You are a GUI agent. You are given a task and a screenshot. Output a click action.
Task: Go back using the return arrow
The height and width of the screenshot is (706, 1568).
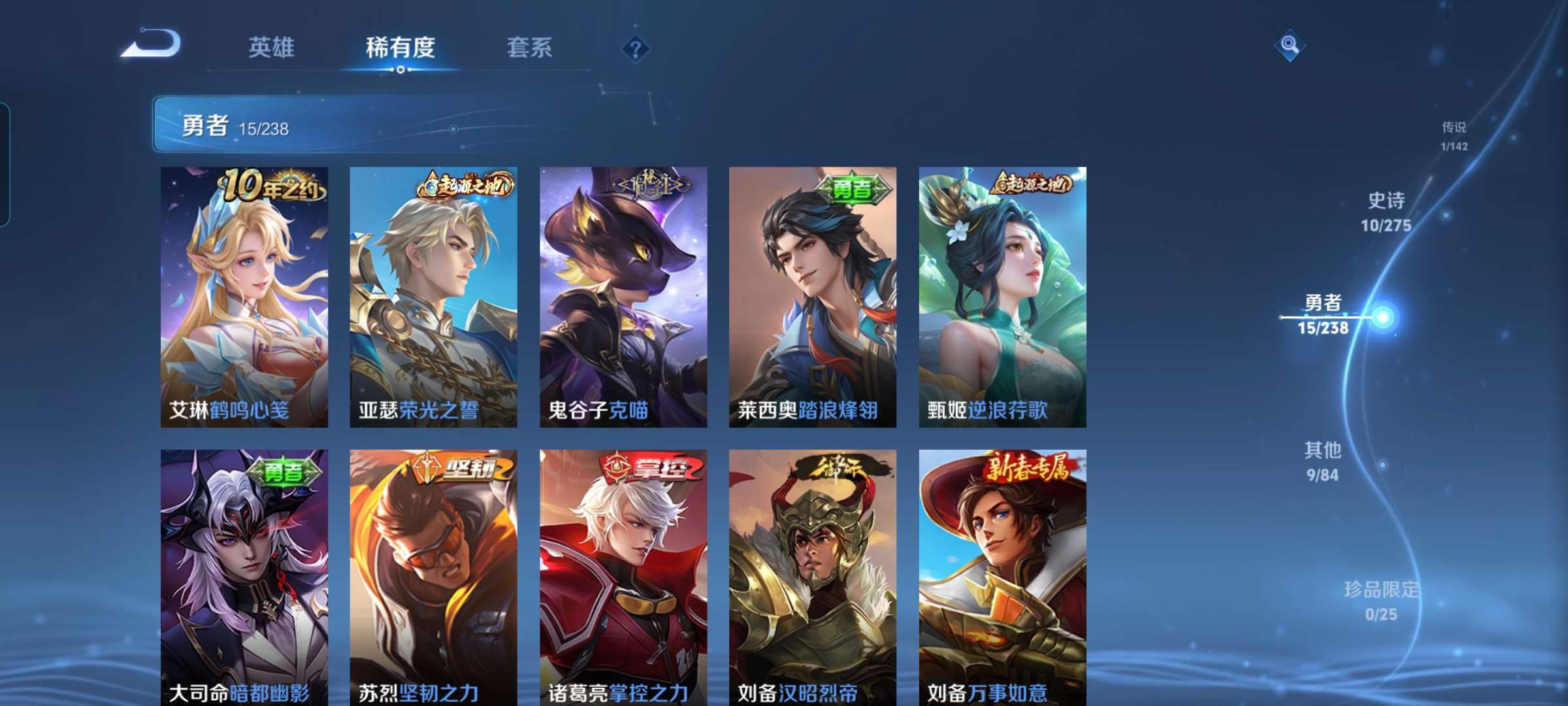pyautogui.click(x=152, y=44)
